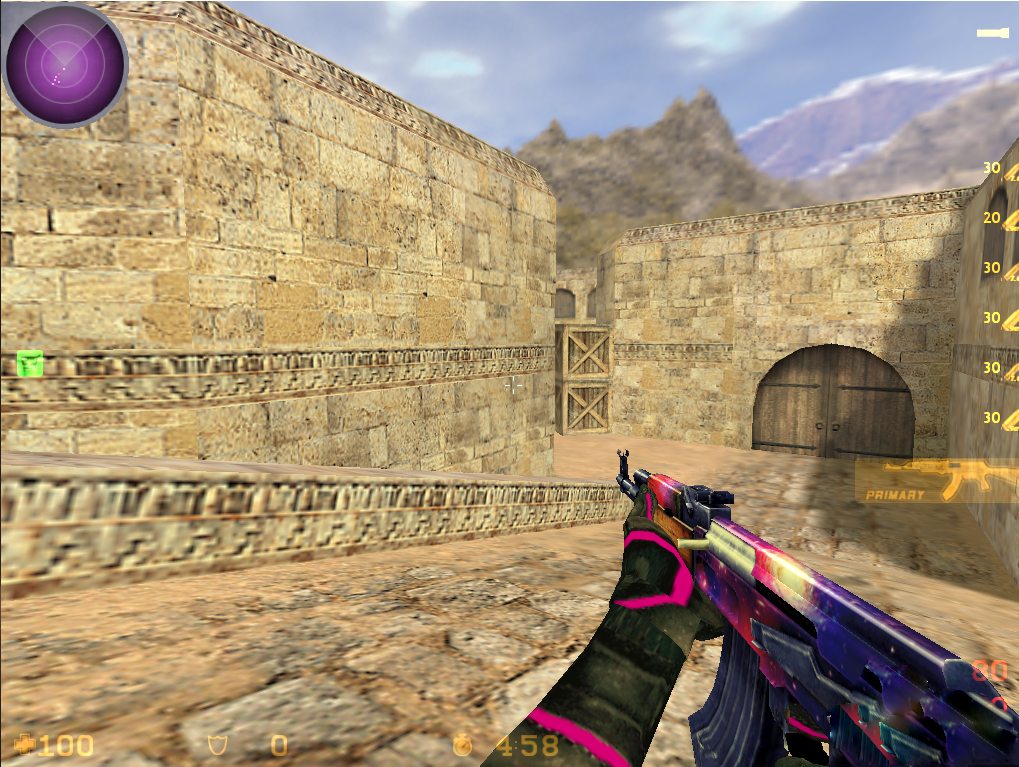Toggle the flashlight icon
The image size is (1019, 767).
coord(993,34)
